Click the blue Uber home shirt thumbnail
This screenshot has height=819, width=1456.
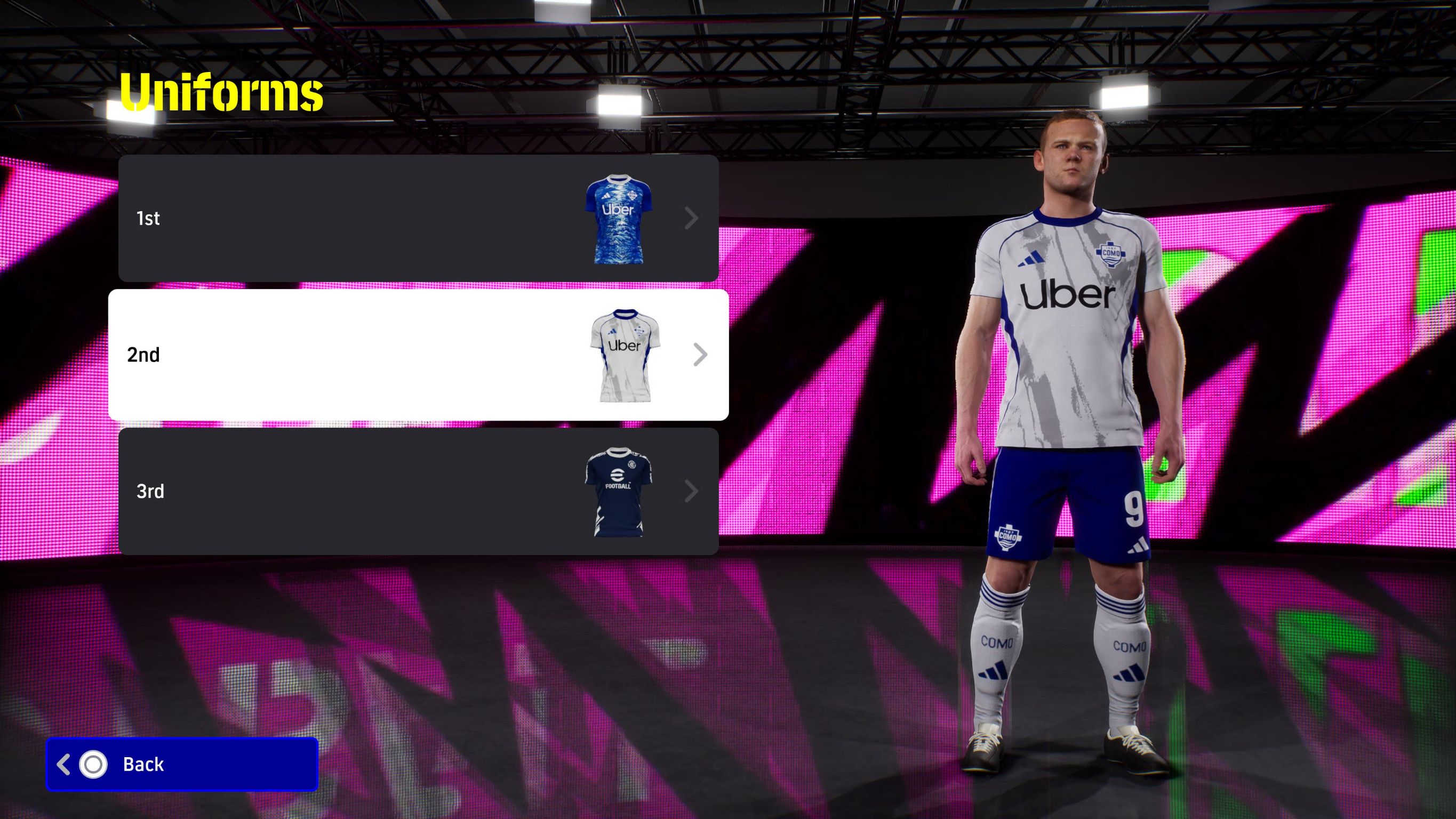[618, 219]
